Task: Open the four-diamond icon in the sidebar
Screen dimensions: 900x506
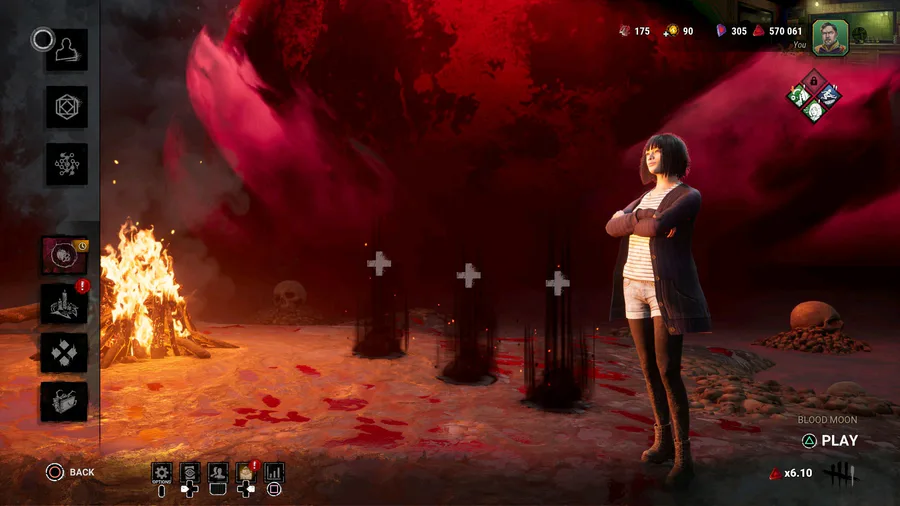Action: (64, 352)
